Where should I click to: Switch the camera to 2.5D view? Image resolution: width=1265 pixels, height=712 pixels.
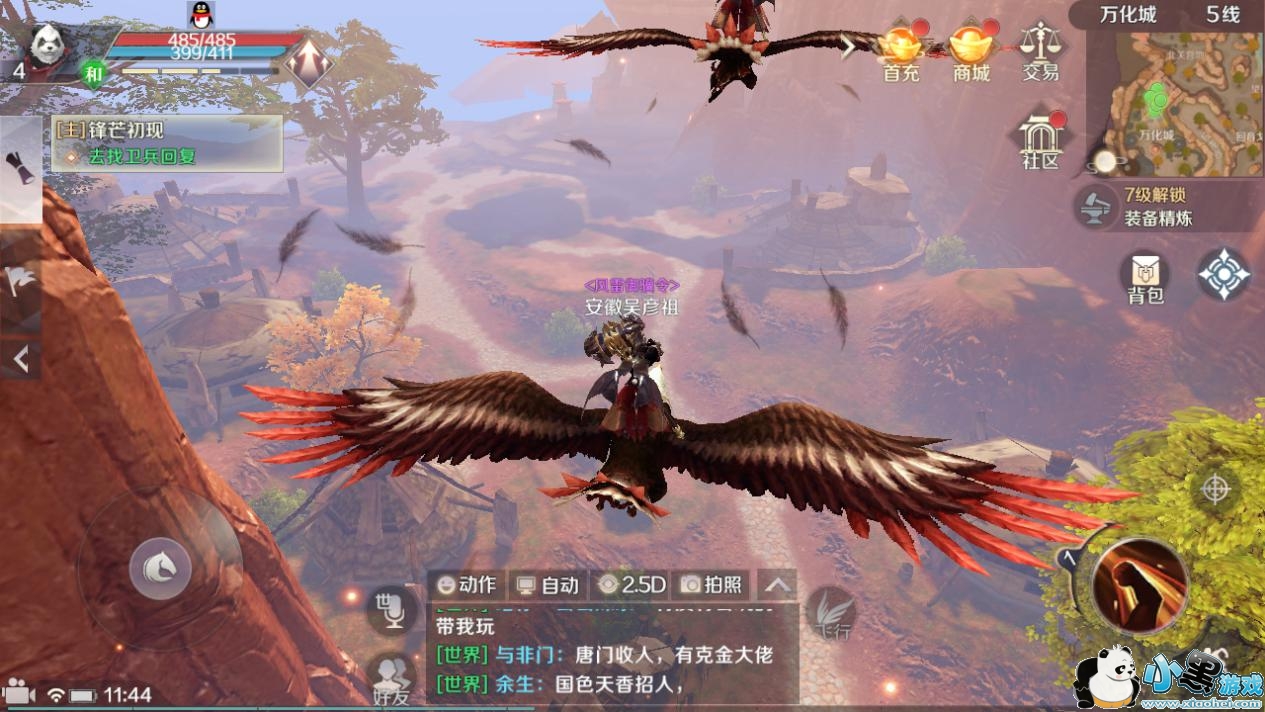tap(632, 585)
